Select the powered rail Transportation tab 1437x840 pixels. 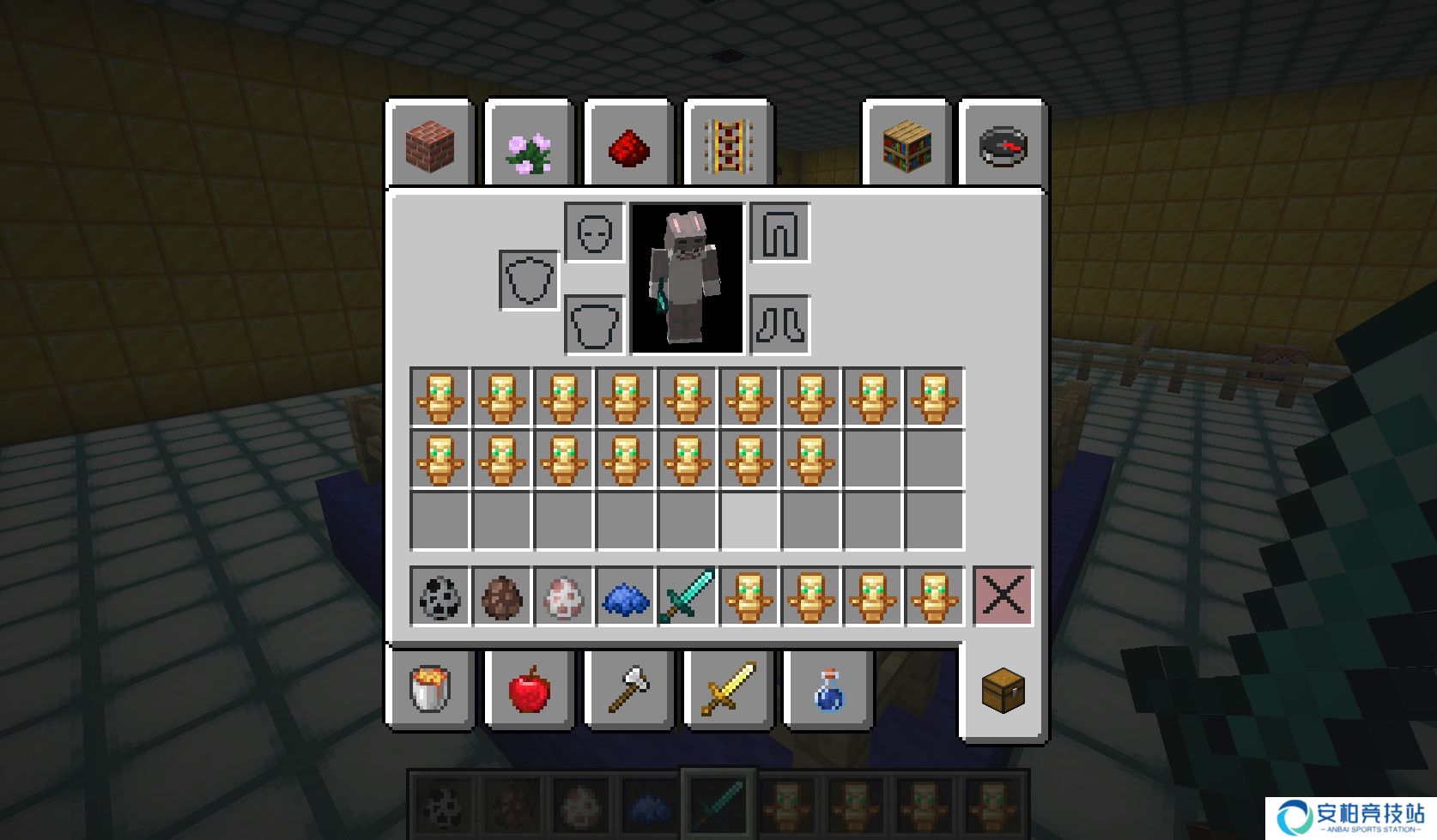(x=728, y=146)
